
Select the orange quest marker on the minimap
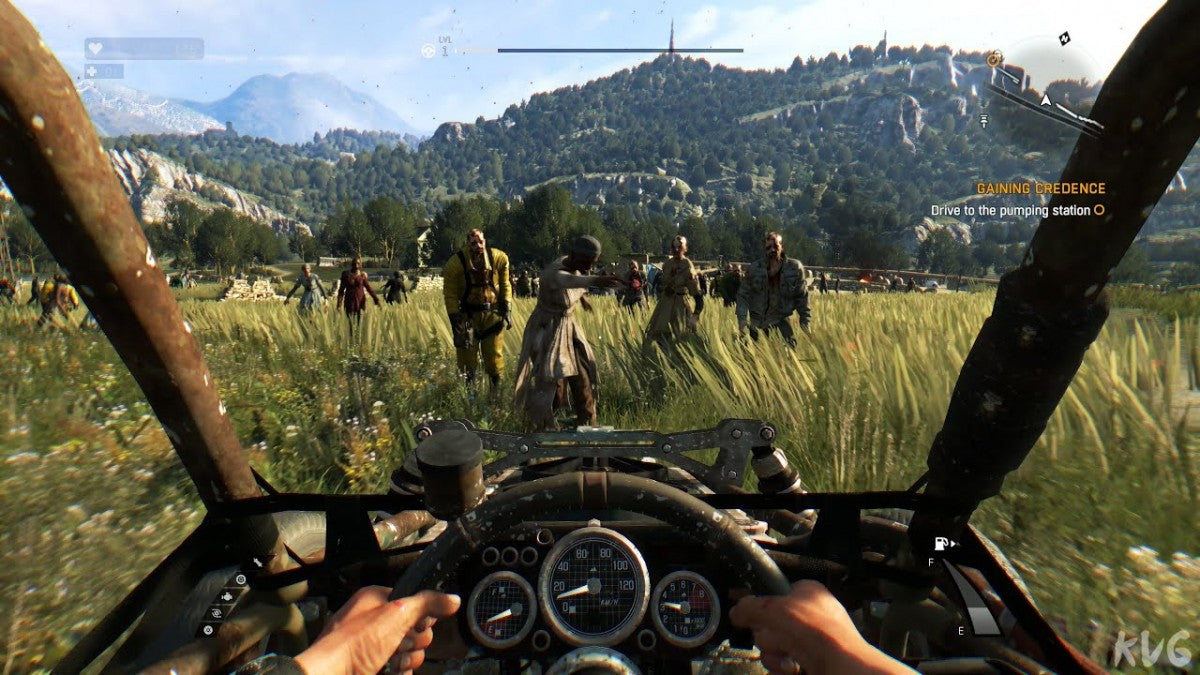coord(993,60)
